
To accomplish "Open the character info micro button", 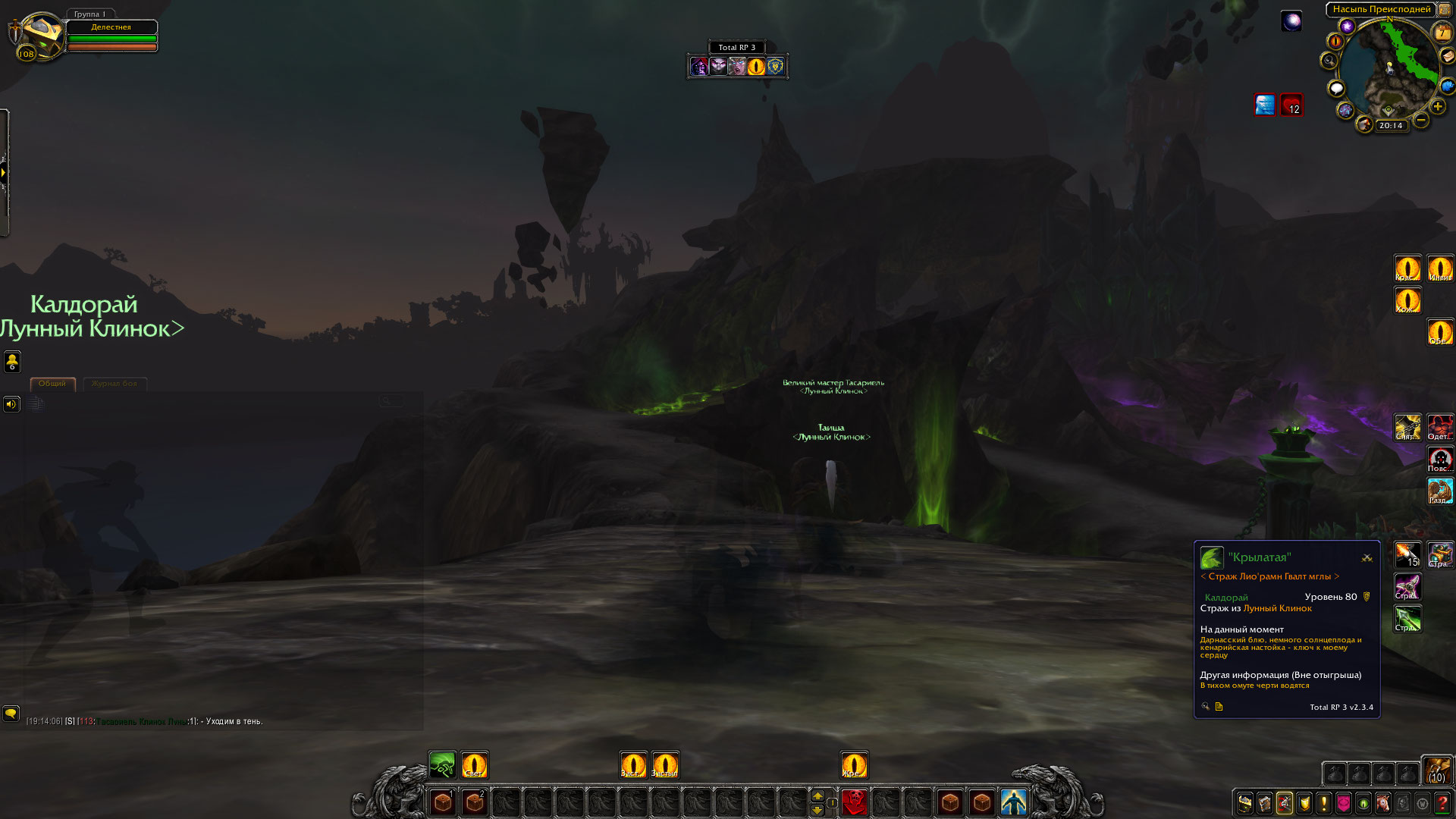I will coord(1245,803).
